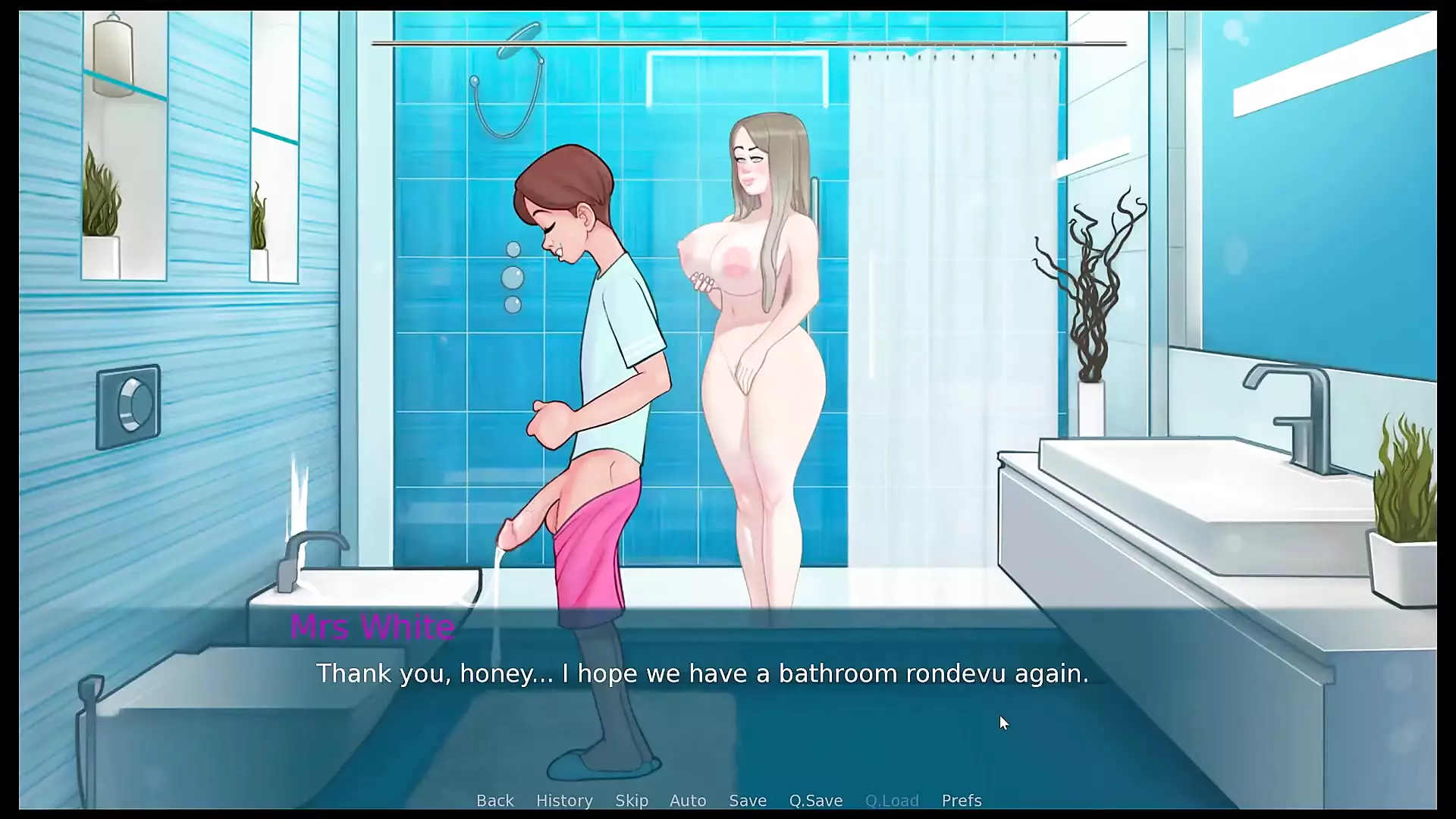Activate Skip to fast-forward dialogue
The height and width of the screenshot is (819, 1456).
coord(632,801)
